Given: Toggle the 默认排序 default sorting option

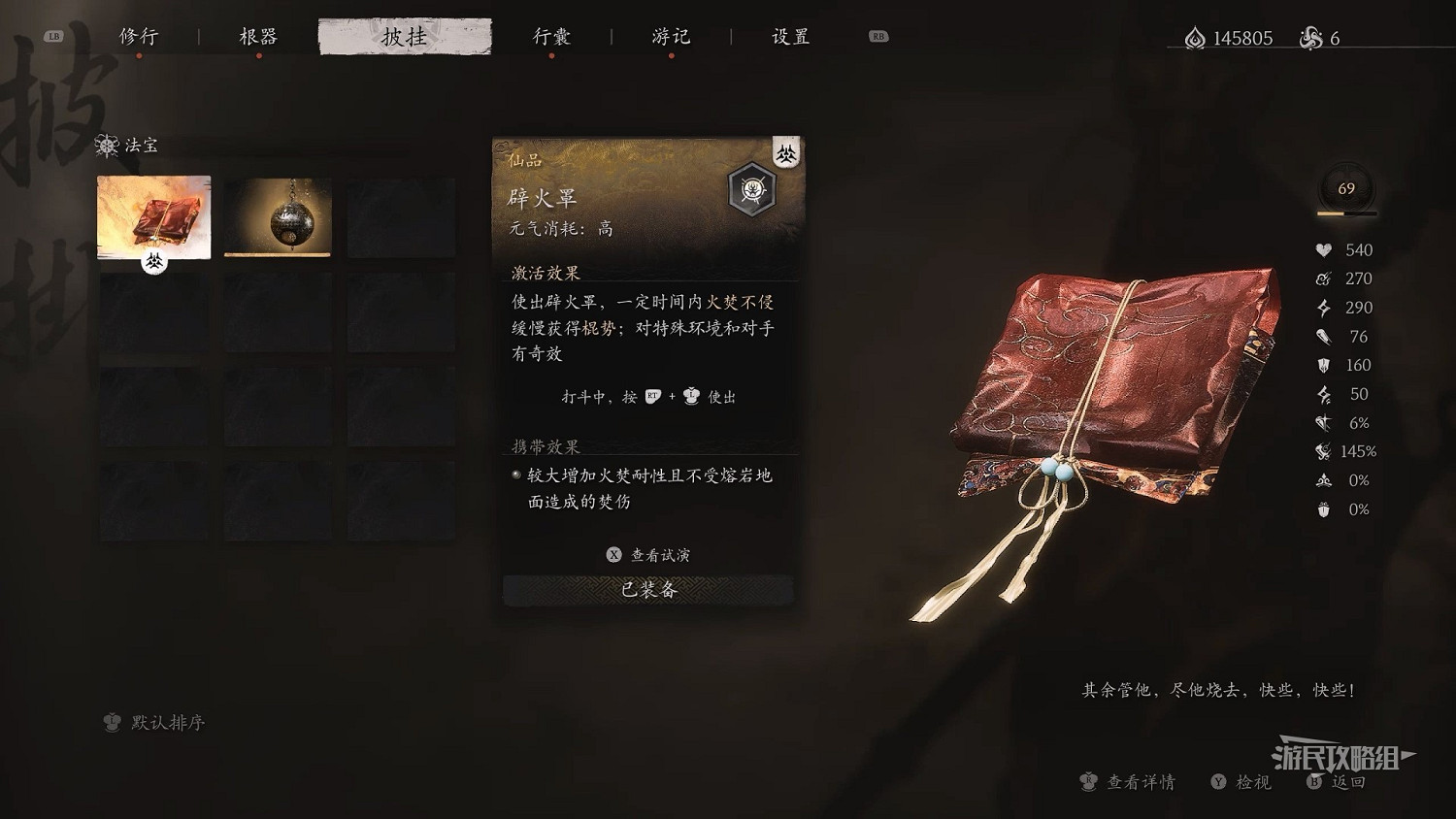Looking at the screenshot, I should click(x=155, y=723).
